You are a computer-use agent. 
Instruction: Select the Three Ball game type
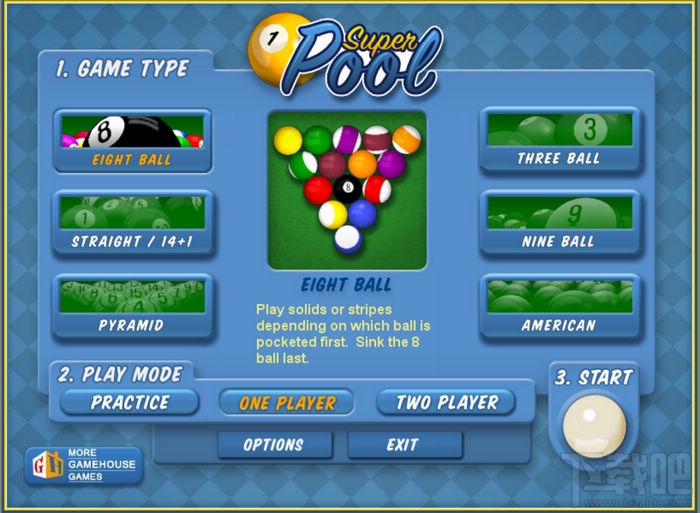pyautogui.click(x=559, y=140)
